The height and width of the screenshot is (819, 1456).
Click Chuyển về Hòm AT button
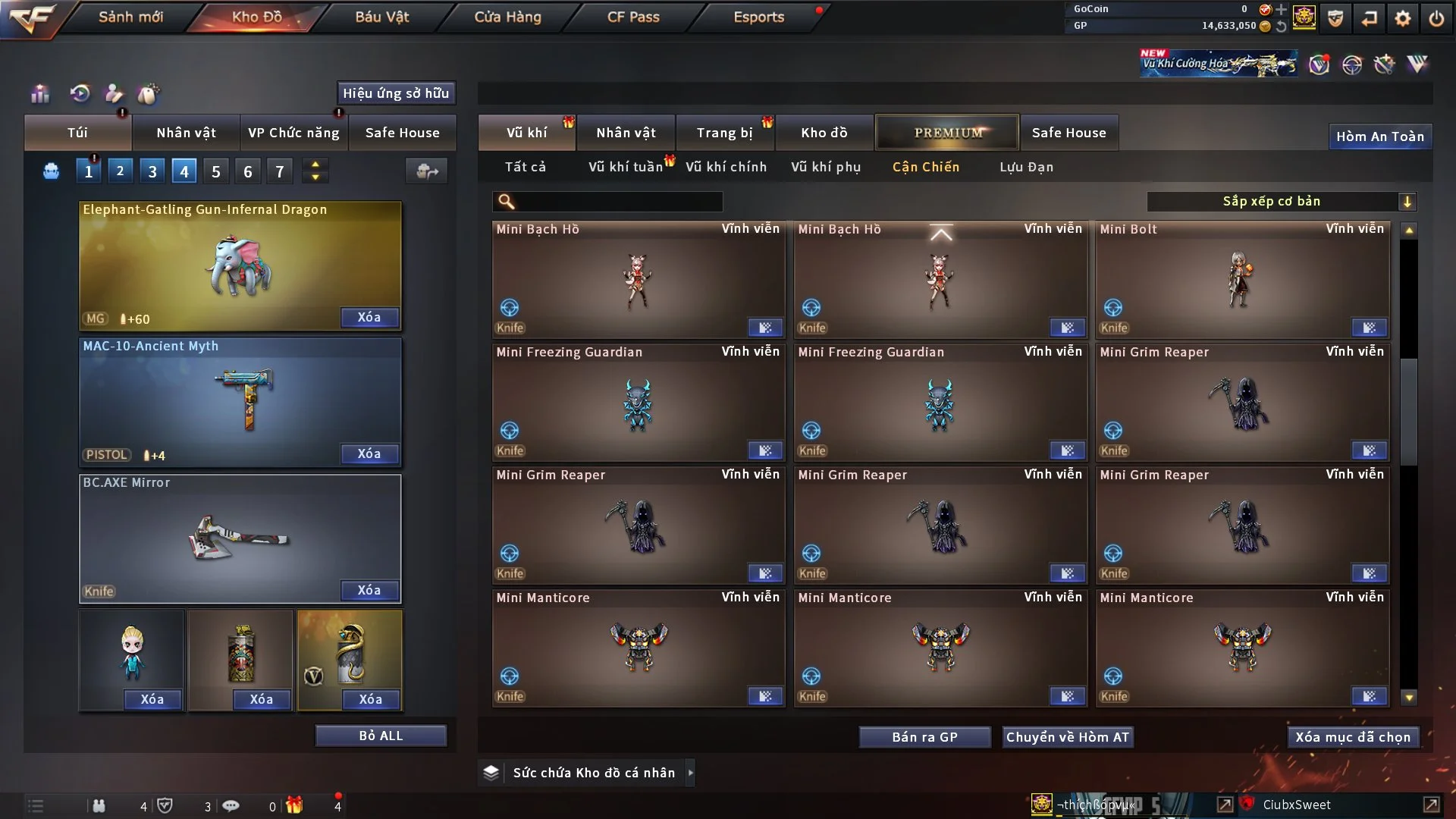click(x=1067, y=737)
